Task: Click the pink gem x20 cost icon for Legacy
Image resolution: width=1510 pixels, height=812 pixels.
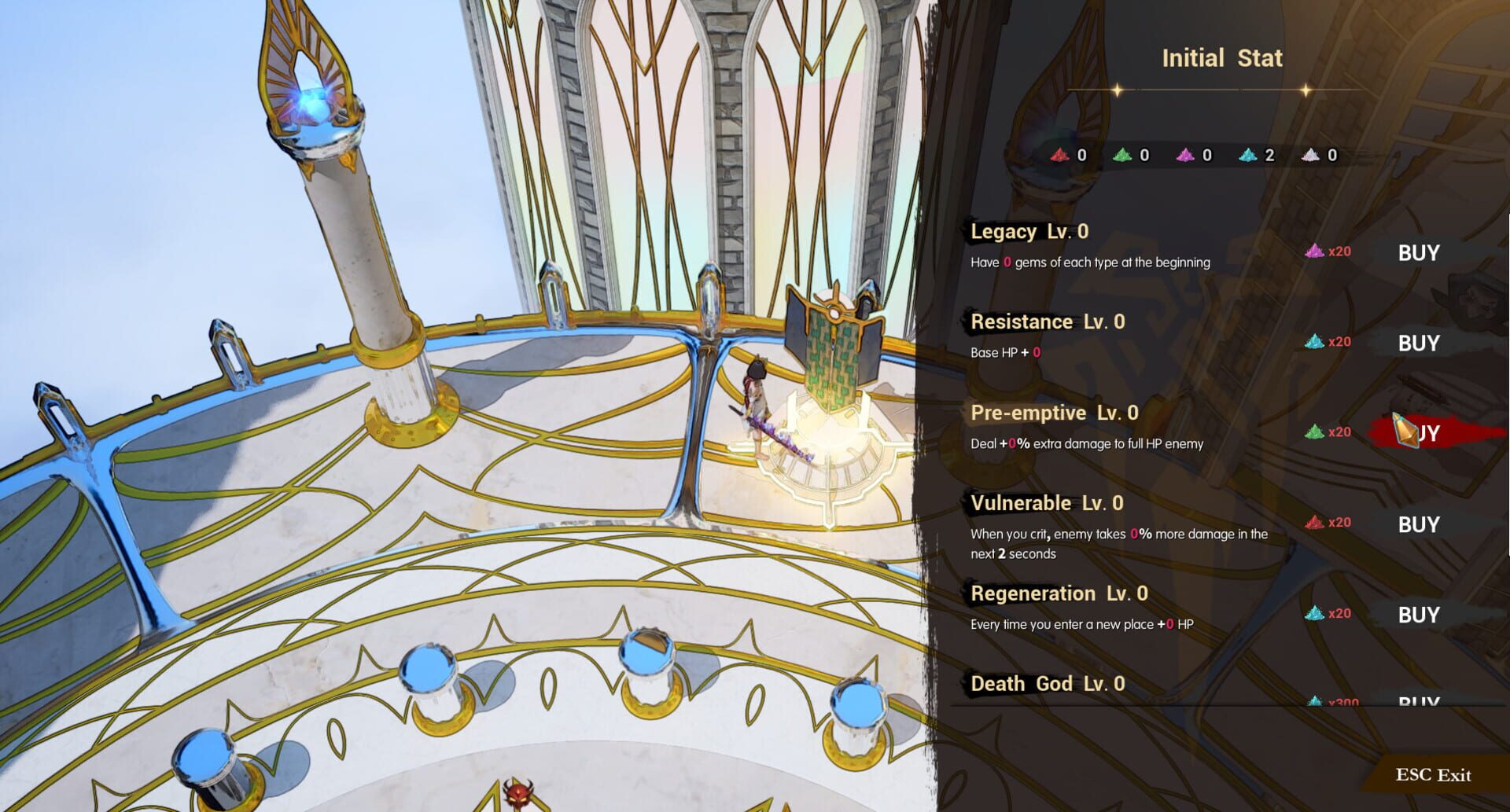Action: (1315, 252)
